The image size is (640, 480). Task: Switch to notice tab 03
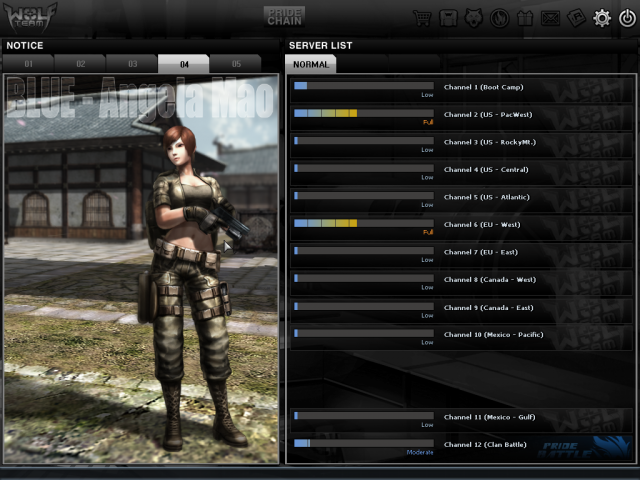point(132,64)
